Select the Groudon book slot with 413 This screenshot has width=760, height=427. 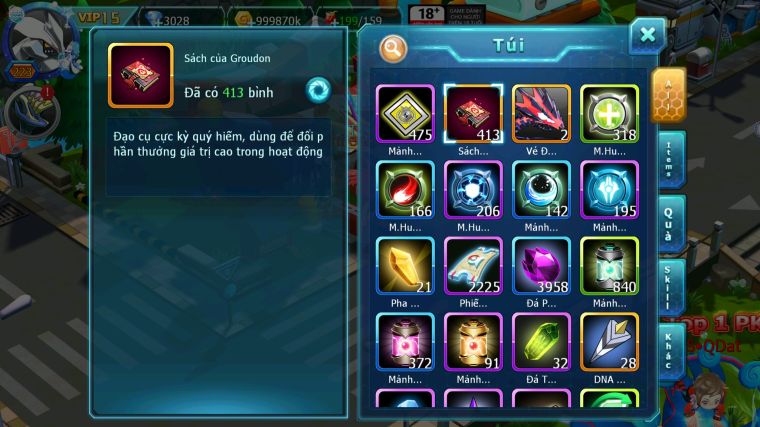click(473, 114)
